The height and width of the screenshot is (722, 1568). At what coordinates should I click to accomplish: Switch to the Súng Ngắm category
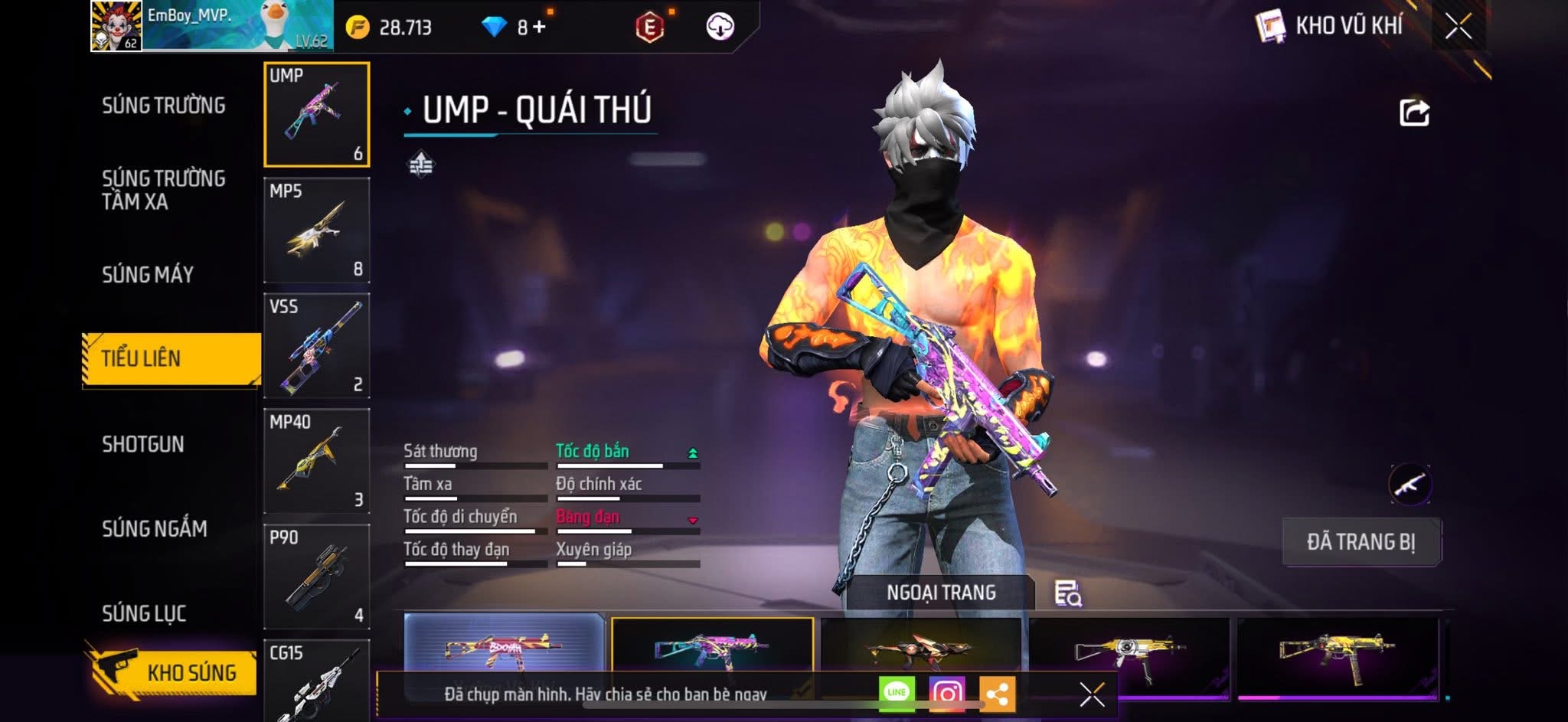(154, 528)
